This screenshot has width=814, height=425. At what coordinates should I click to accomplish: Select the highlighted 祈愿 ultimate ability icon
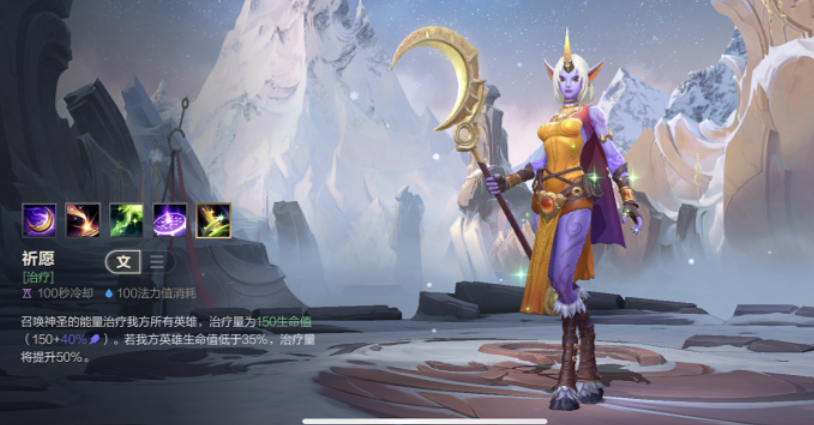(x=214, y=220)
